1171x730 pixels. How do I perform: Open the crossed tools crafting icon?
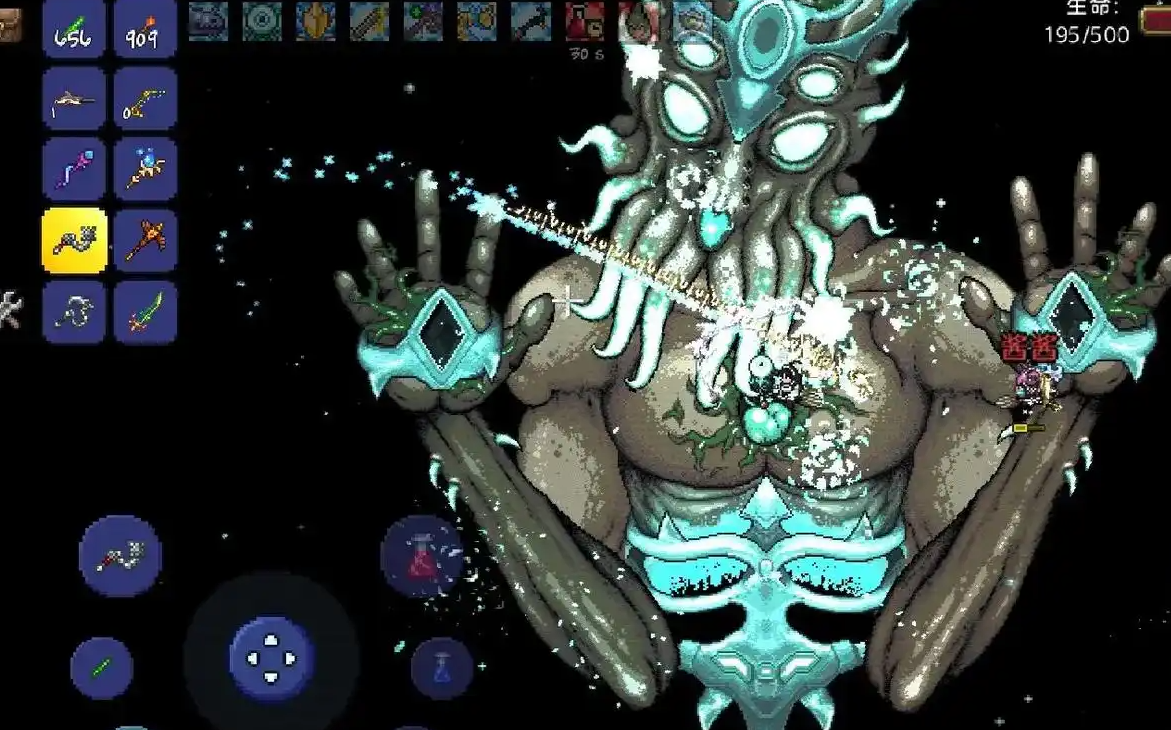9,310
